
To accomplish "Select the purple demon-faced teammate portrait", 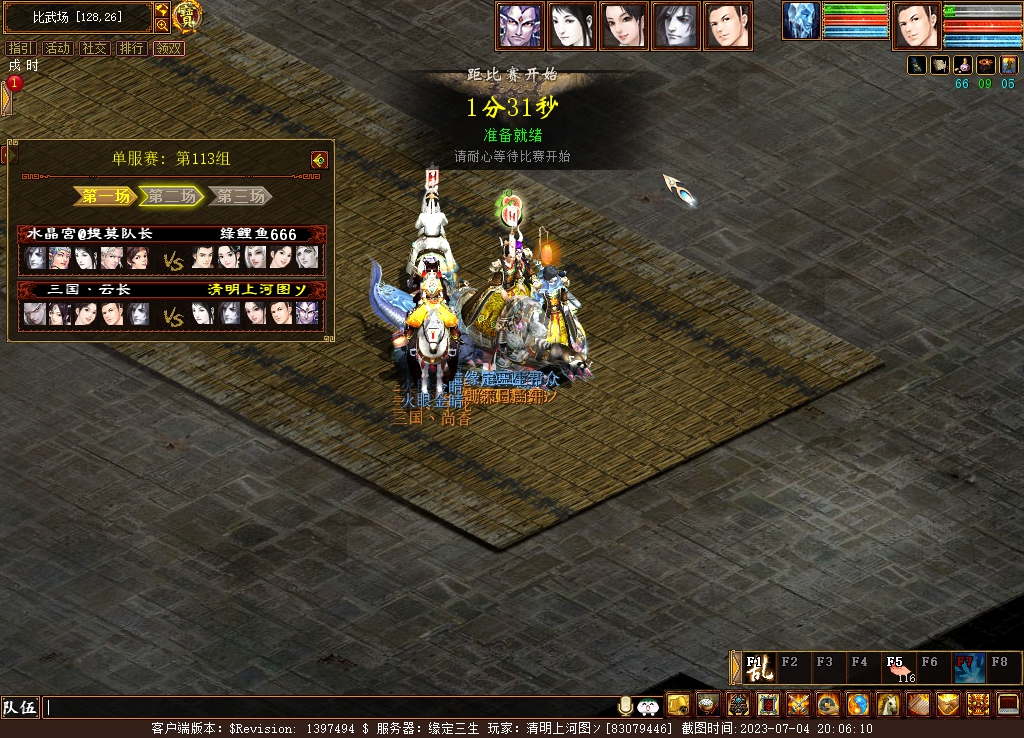I will (x=520, y=26).
